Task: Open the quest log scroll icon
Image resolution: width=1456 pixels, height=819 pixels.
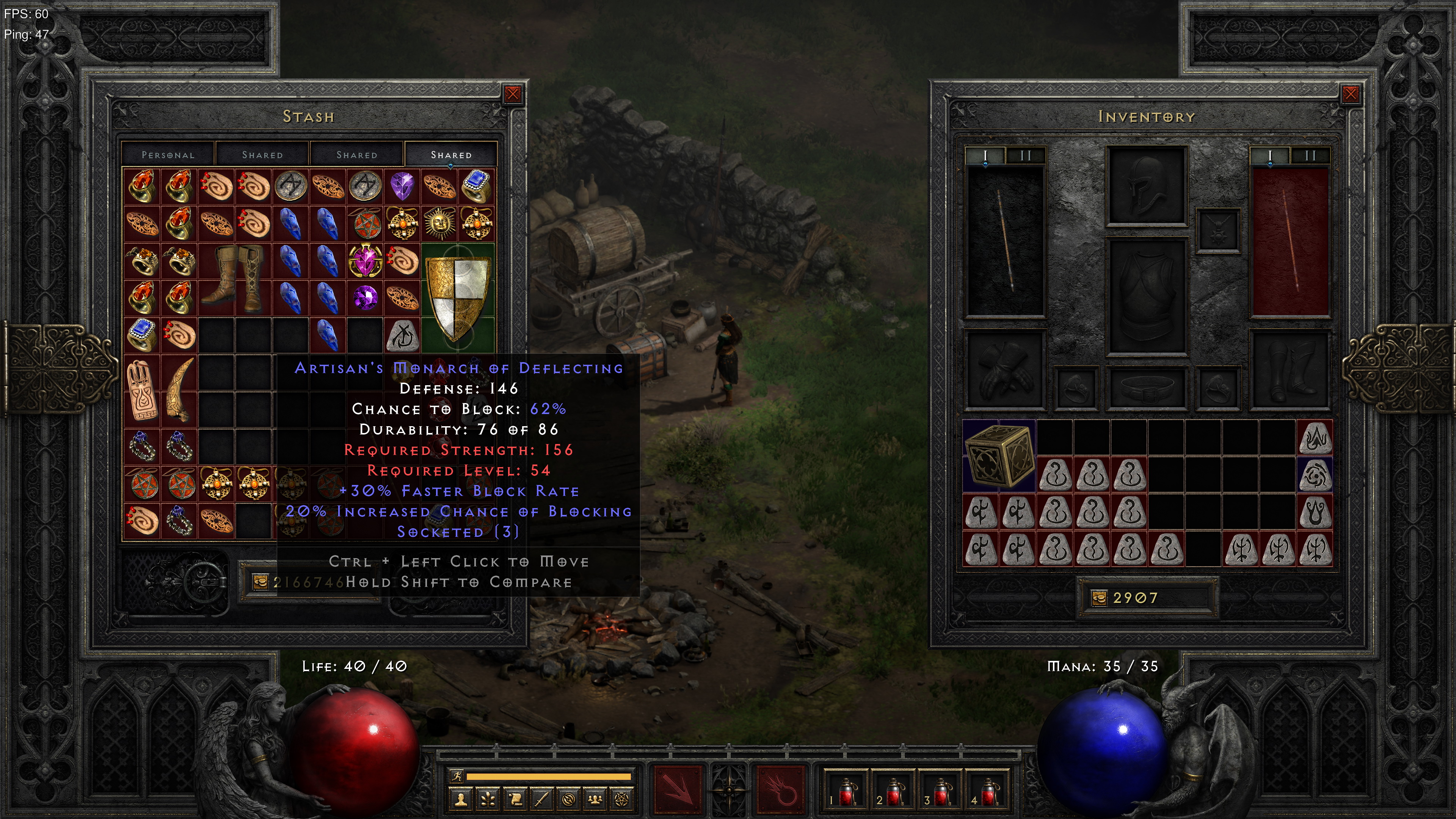Action: 516,800
